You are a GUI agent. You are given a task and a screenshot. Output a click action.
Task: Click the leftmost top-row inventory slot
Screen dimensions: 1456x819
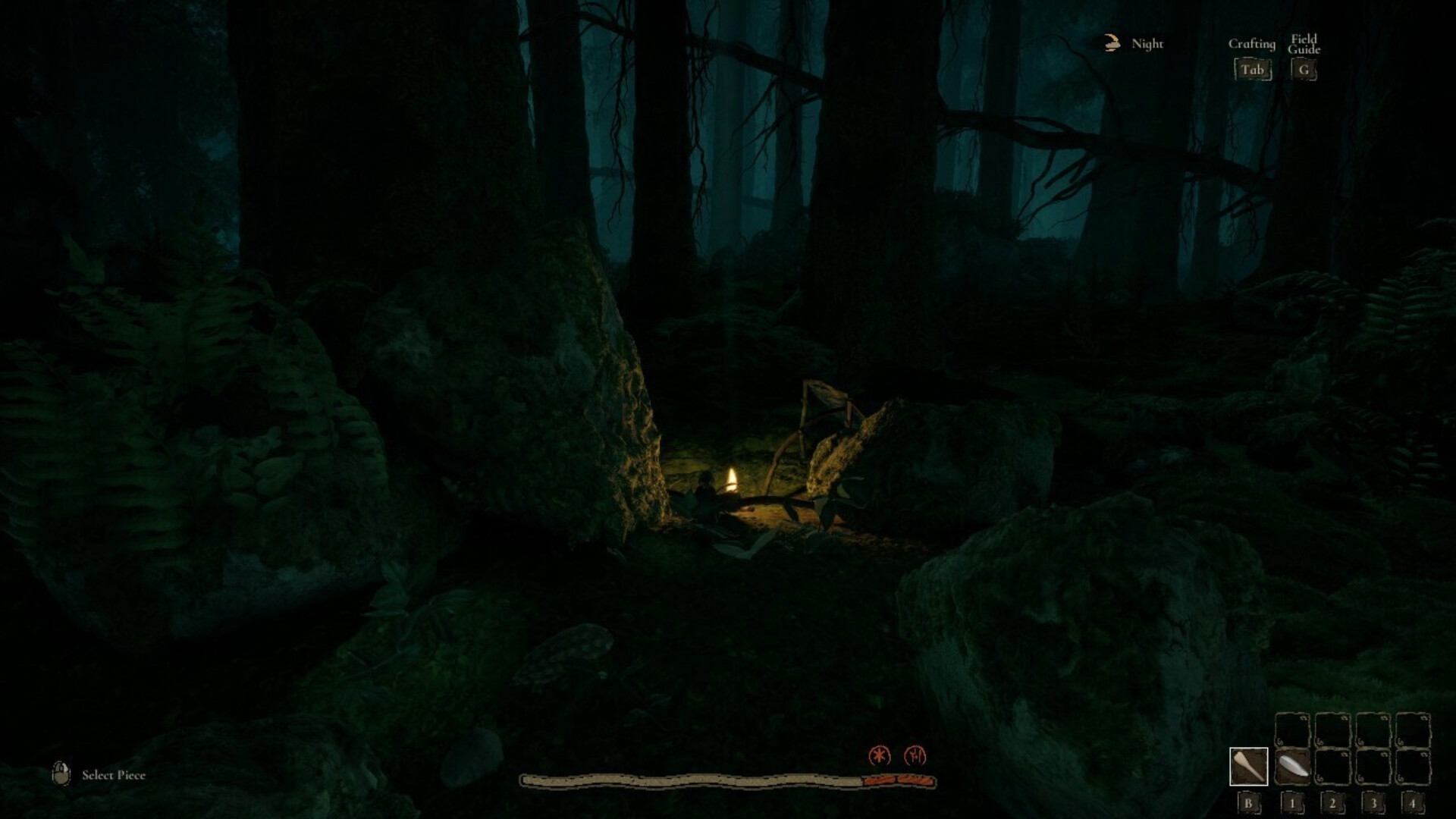1292,730
